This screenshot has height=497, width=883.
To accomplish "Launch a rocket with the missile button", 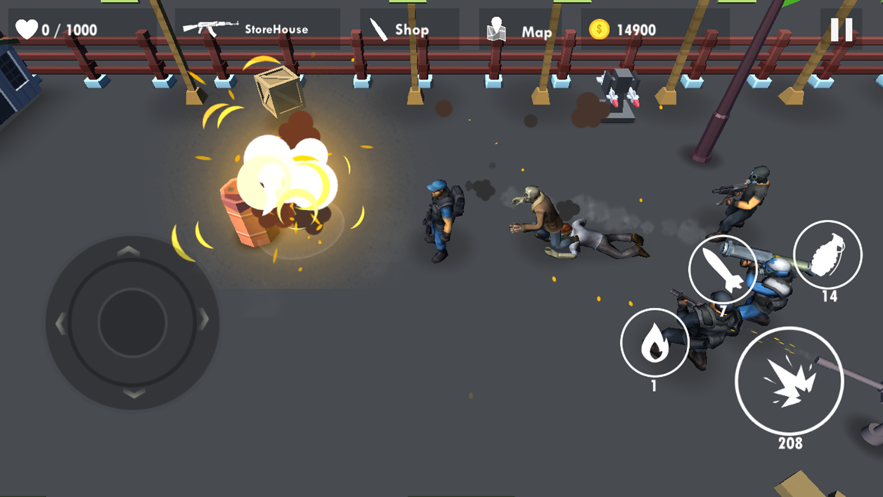I will point(722,270).
